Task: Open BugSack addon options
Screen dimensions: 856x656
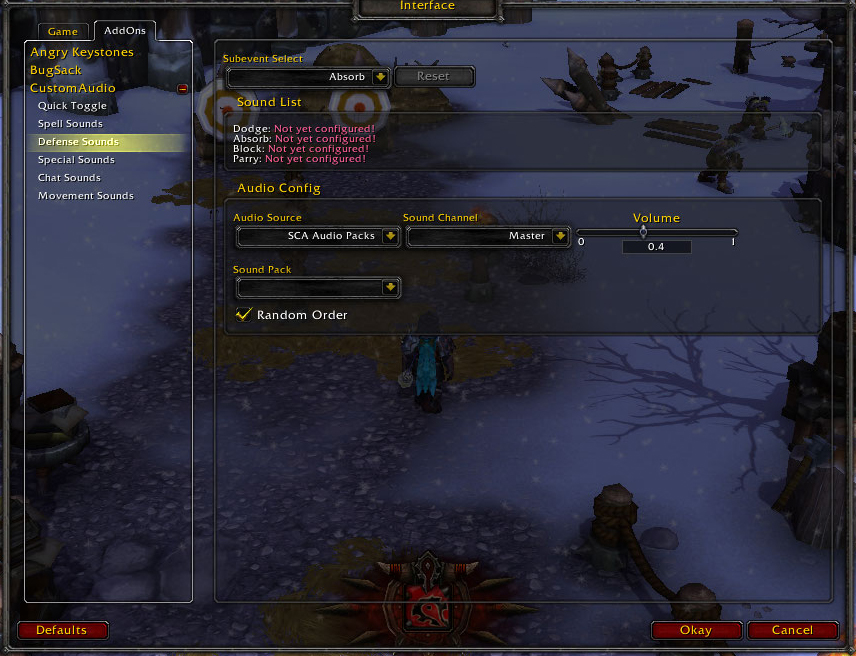Action: point(56,70)
